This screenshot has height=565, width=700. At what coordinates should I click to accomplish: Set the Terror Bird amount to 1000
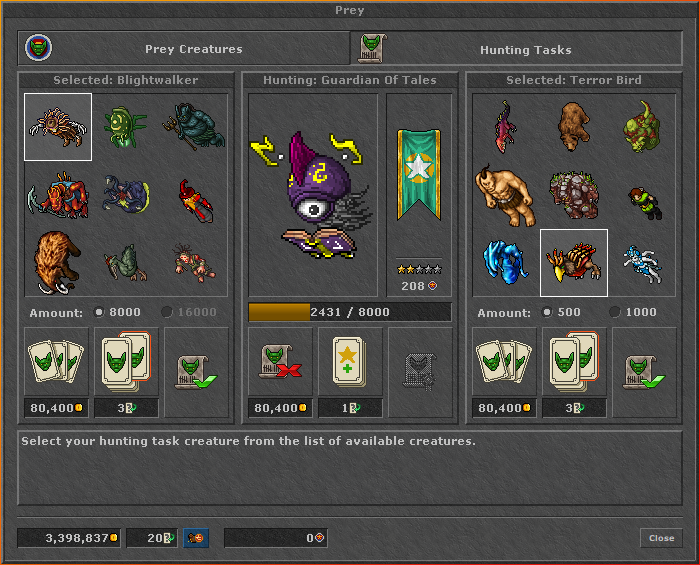coord(615,312)
